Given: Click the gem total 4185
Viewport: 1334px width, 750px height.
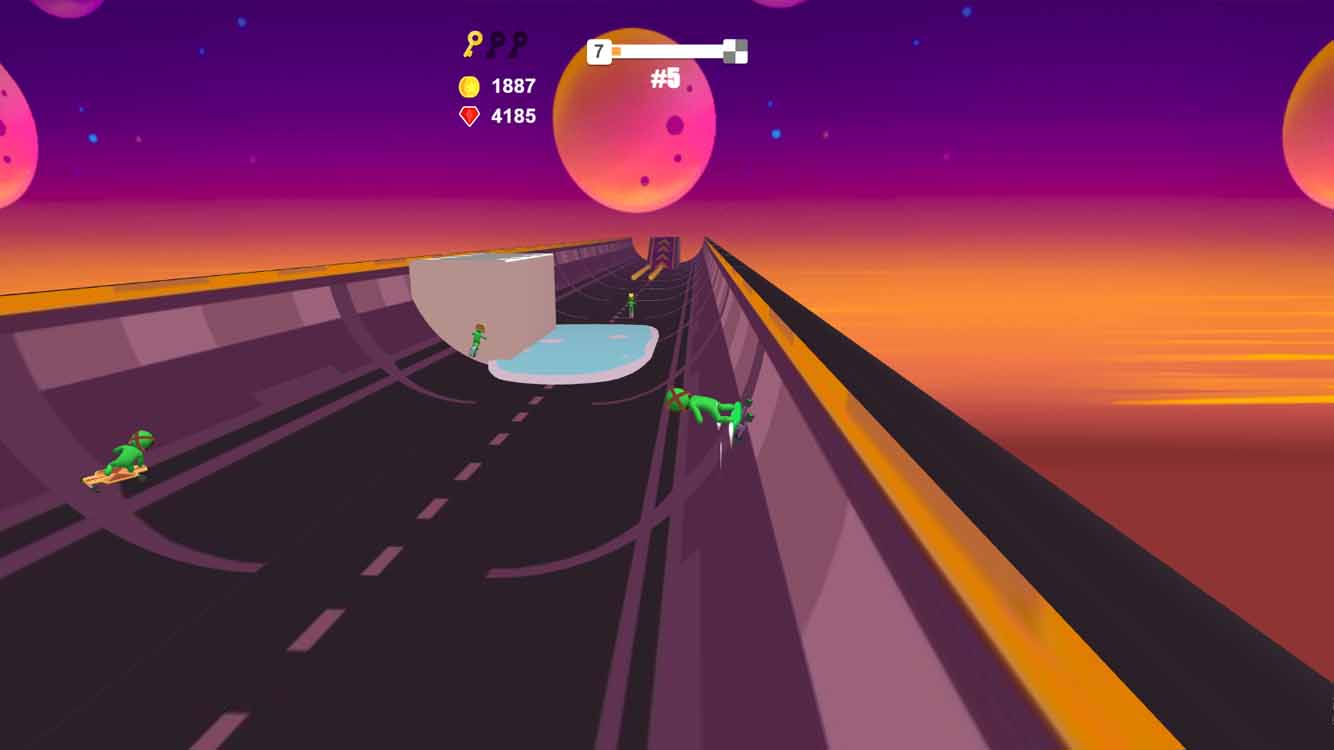Looking at the screenshot, I should click(512, 115).
